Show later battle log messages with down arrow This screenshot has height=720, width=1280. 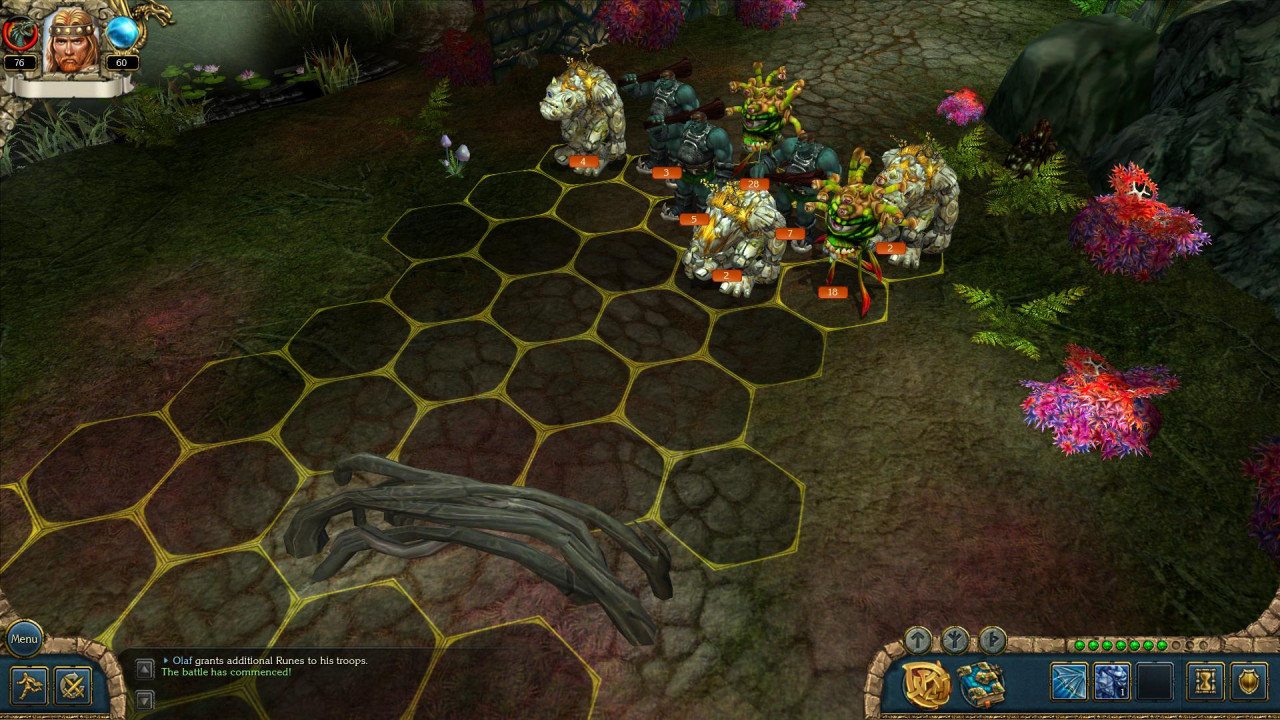pyautogui.click(x=145, y=700)
